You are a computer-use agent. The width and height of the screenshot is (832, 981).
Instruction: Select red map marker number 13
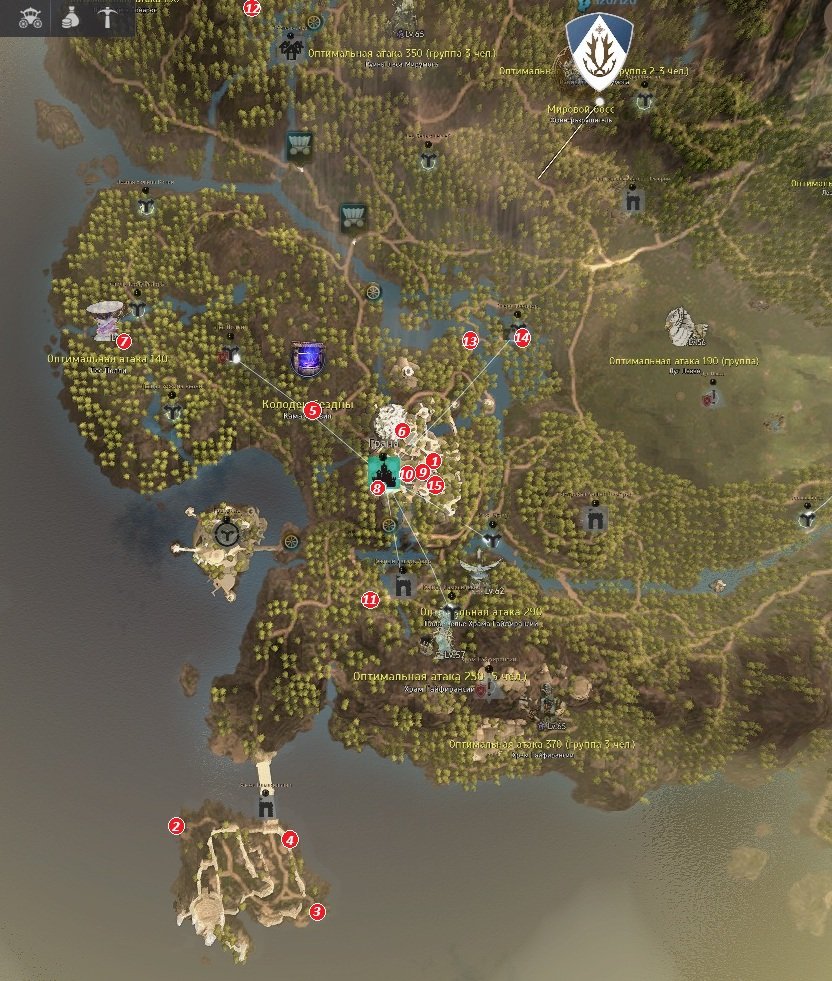tap(470, 341)
